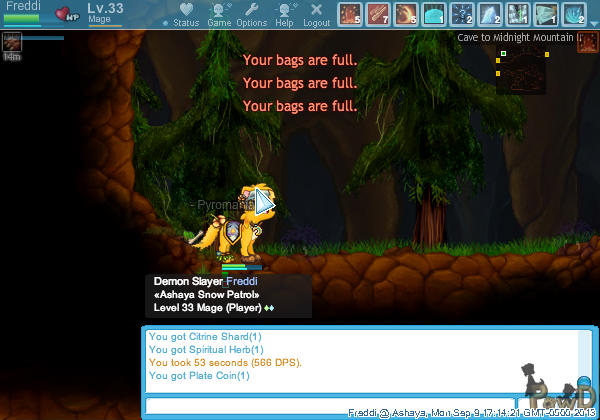Activate the first fire skill numbered 5
Image resolution: width=600 pixels, height=420 pixels.
click(350, 14)
